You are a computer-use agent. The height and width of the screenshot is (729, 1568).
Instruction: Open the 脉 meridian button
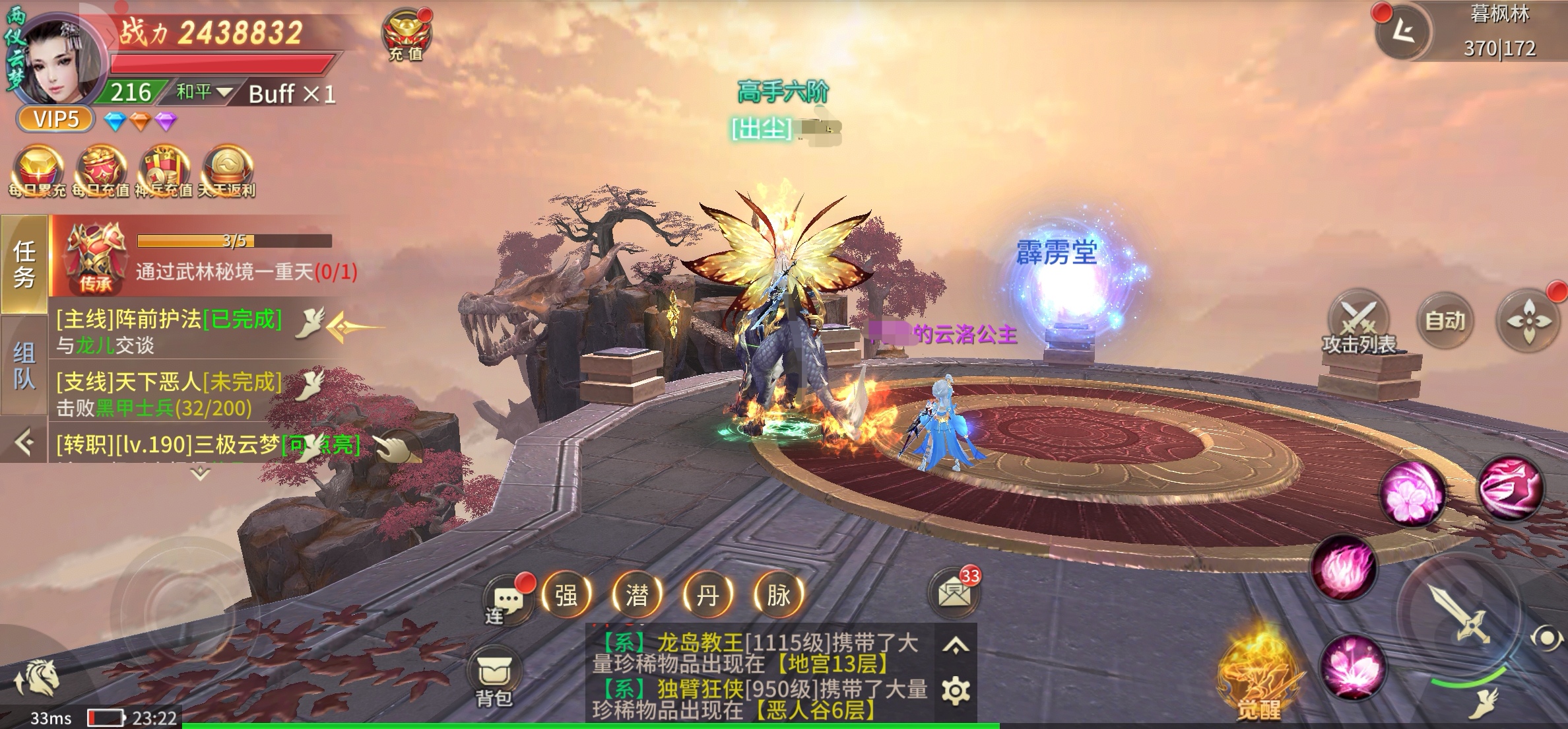coord(778,595)
